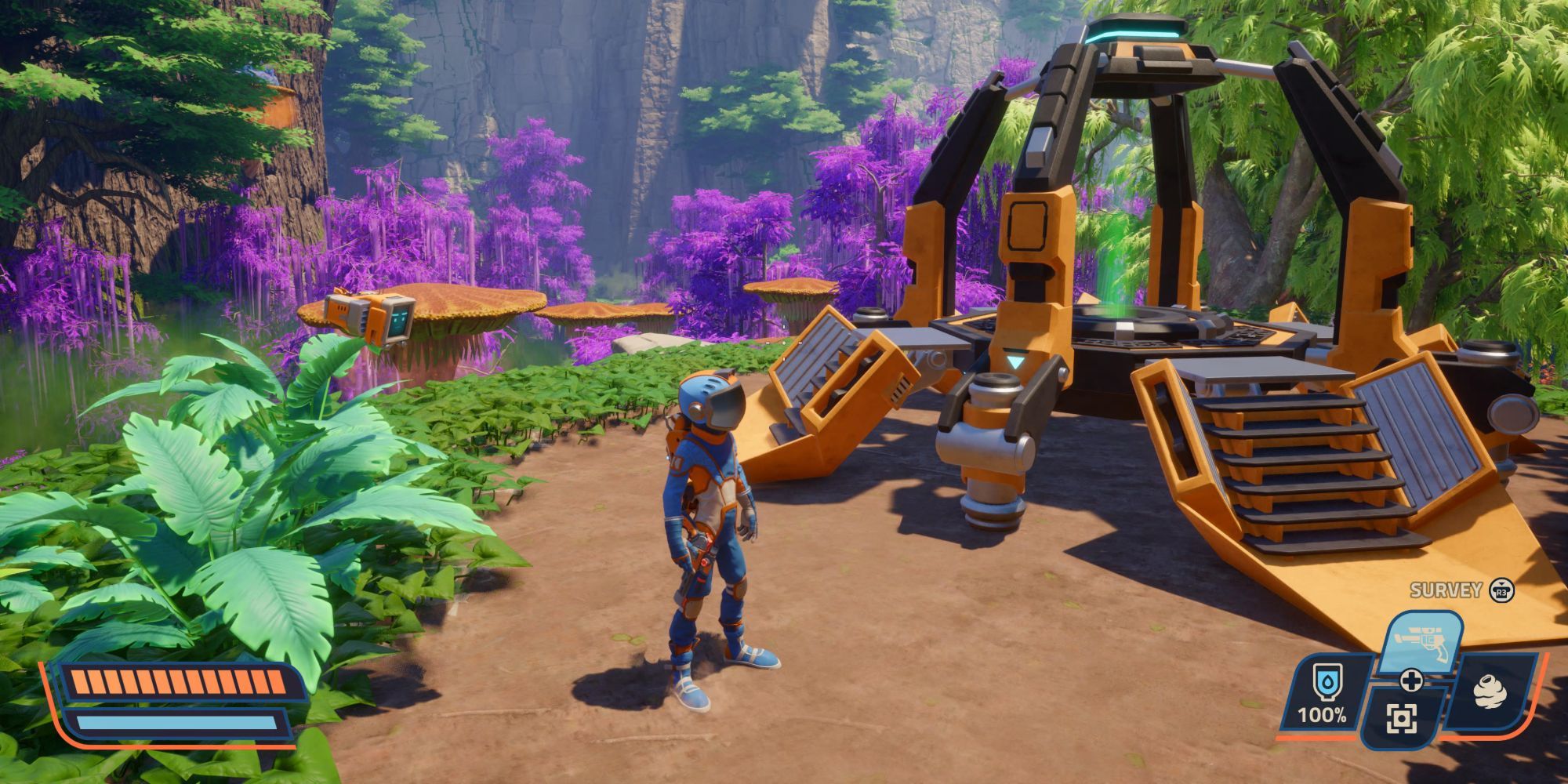This screenshot has height=784, width=1568.
Task: Click the SURVEY label prompt
Action: click(x=1446, y=590)
